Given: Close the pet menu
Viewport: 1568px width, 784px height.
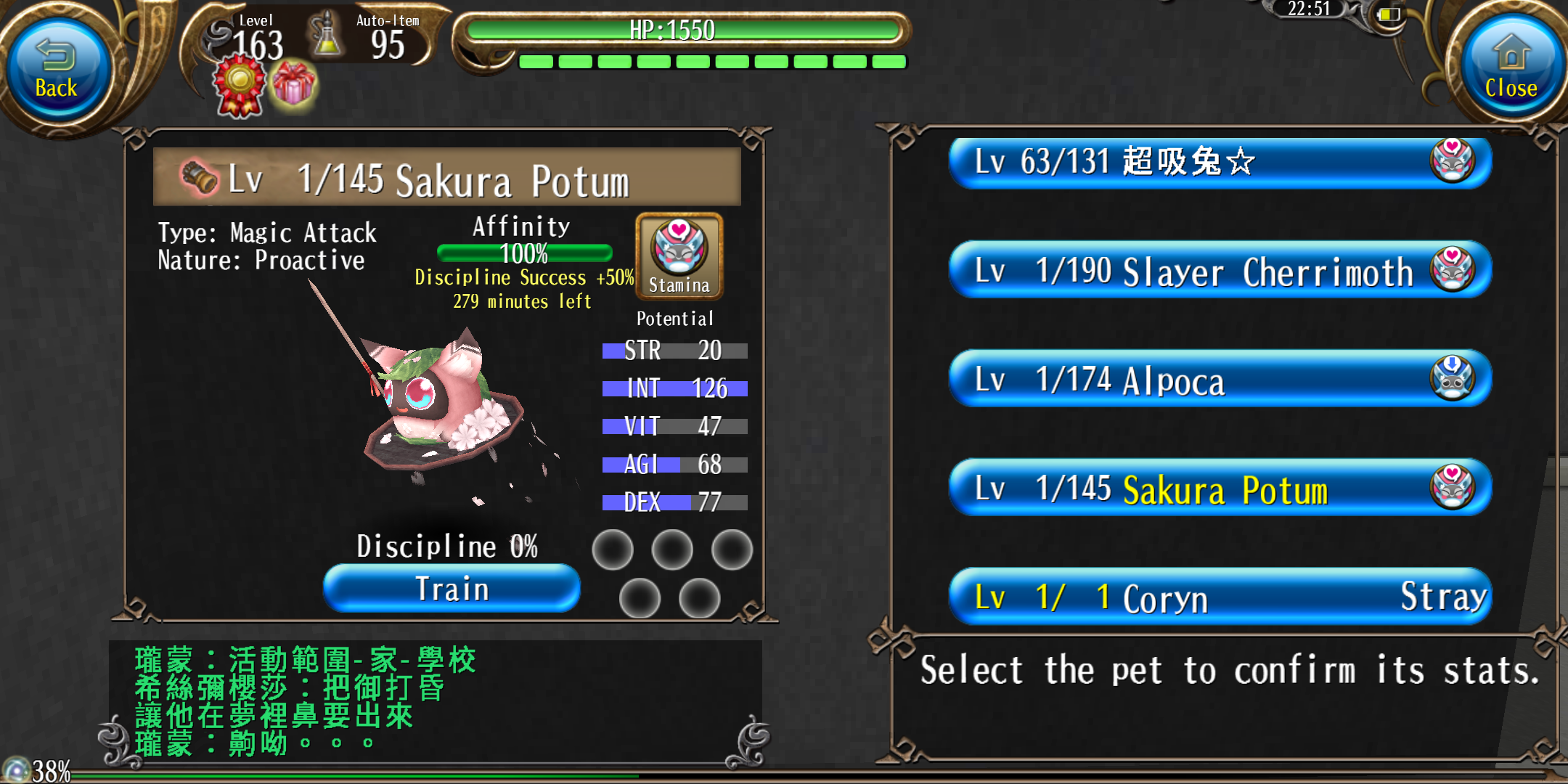Looking at the screenshot, I should (x=1511, y=70).
